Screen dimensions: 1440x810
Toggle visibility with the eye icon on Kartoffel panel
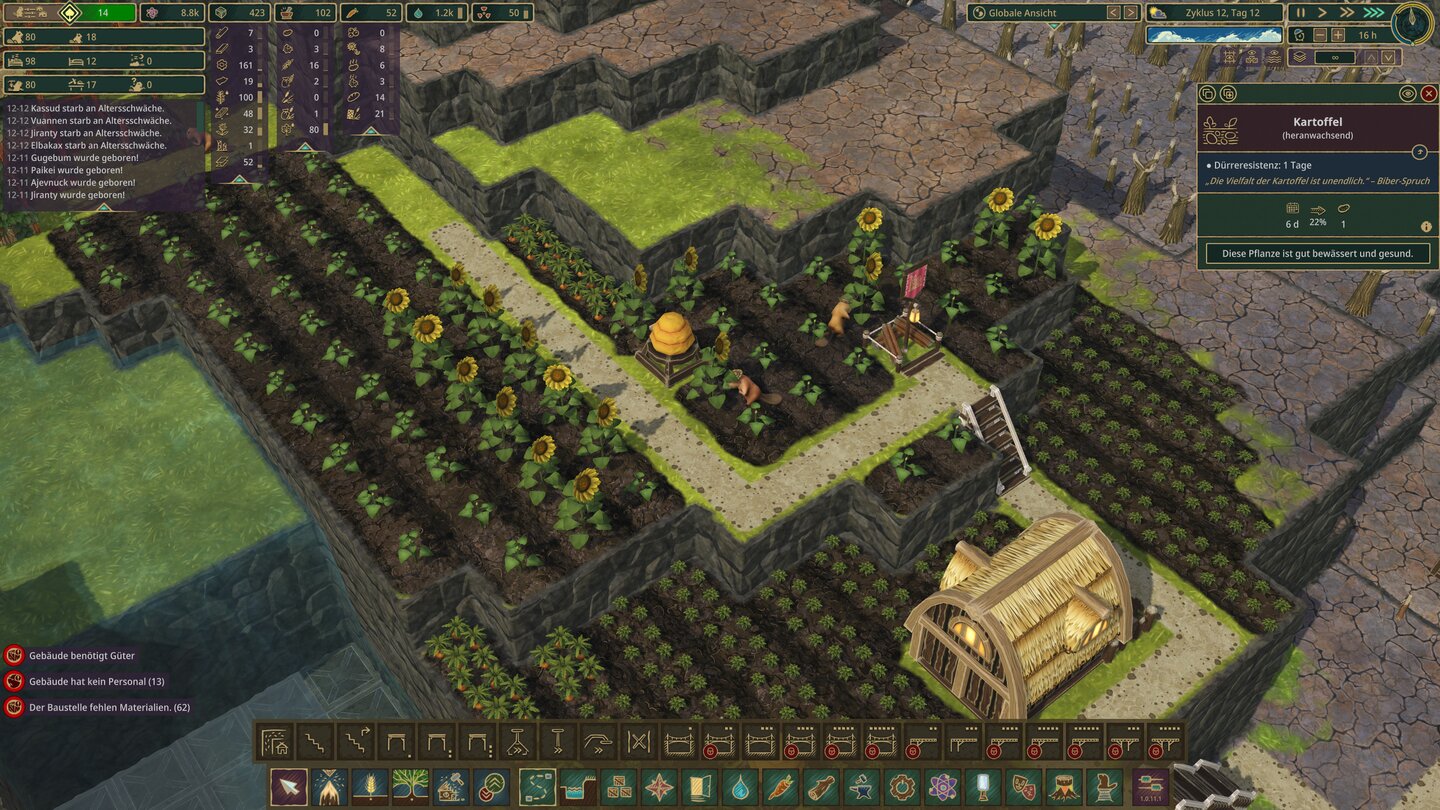coord(1408,93)
